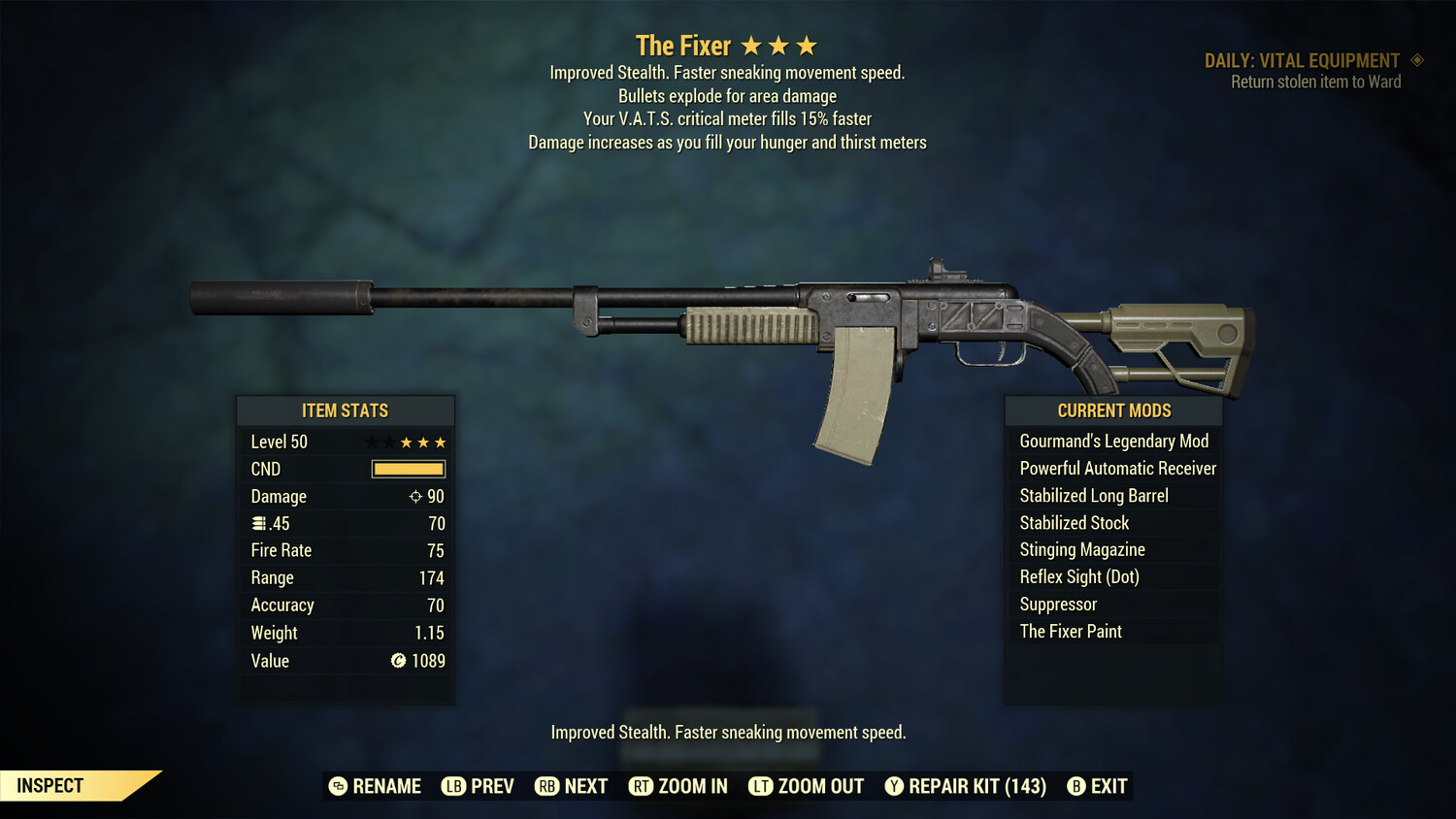
Task: Select the Suppressor mod entry
Action: tap(1057, 604)
